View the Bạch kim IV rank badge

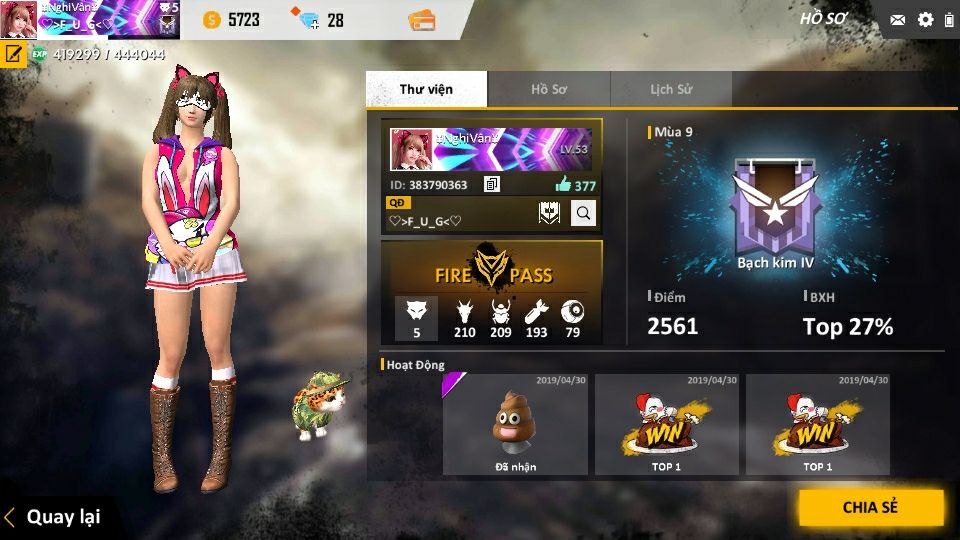[775, 206]
